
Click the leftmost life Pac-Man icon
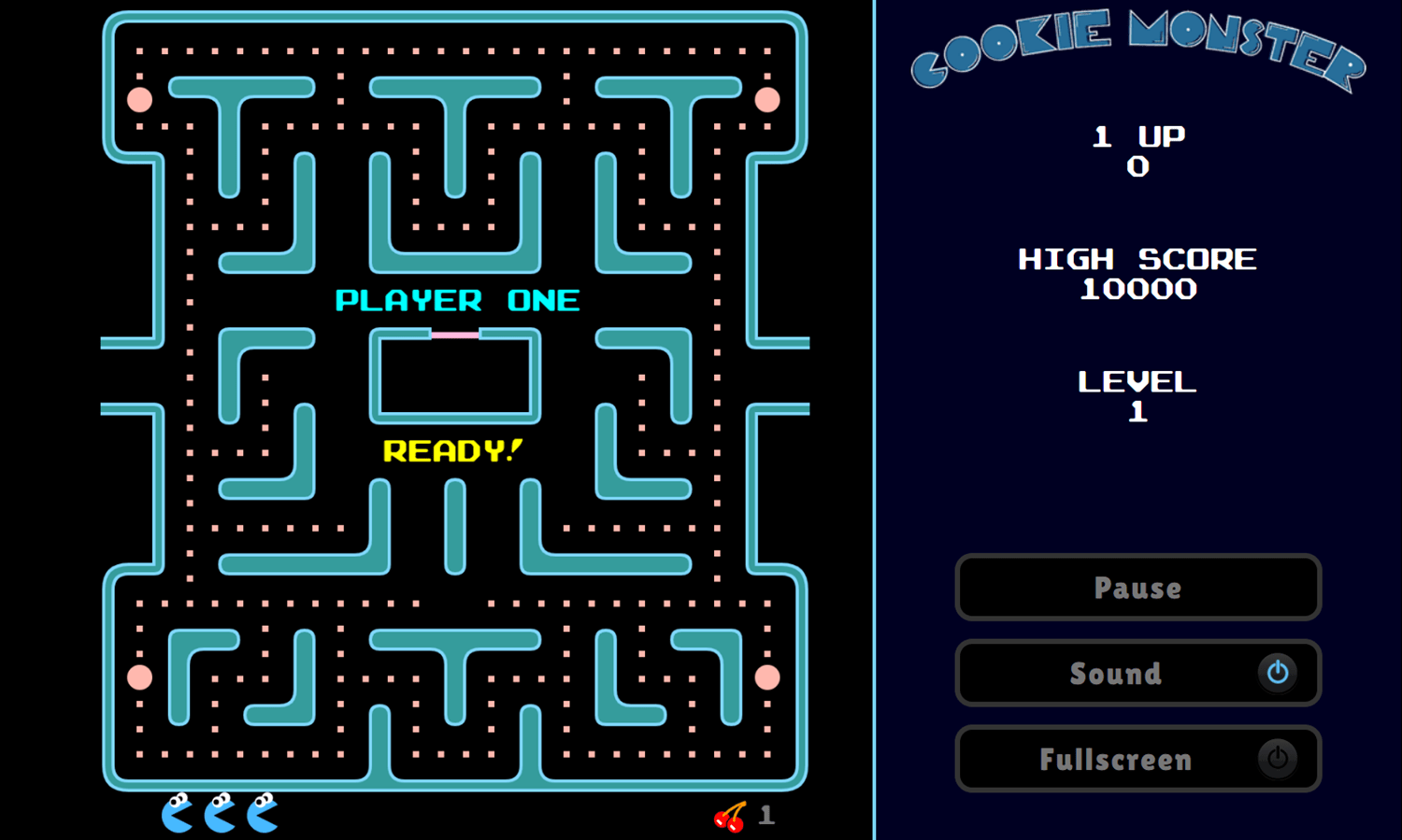pyautogui.click(x=176, y=812)
